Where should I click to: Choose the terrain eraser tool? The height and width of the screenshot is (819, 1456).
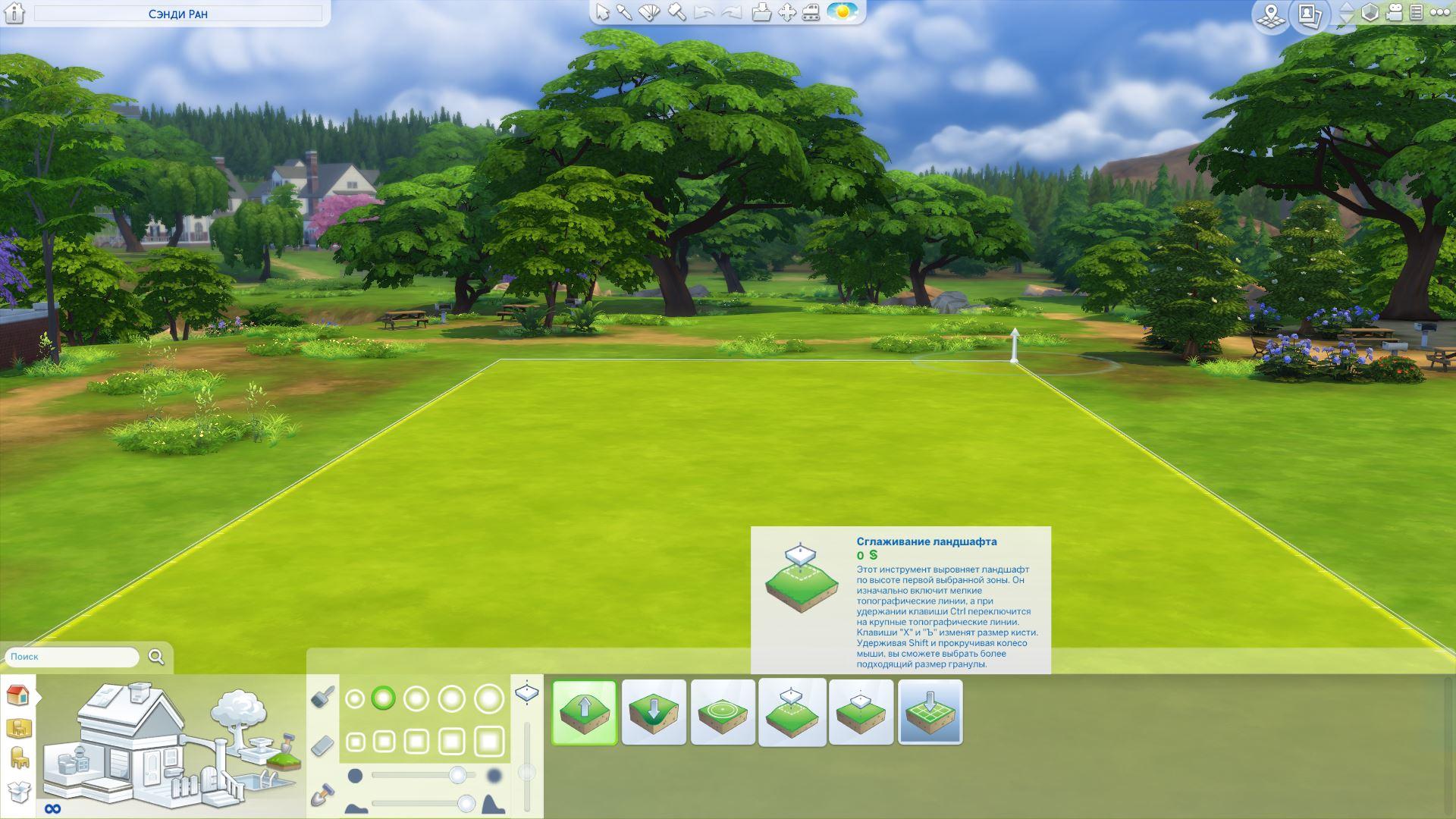(323, 745)
